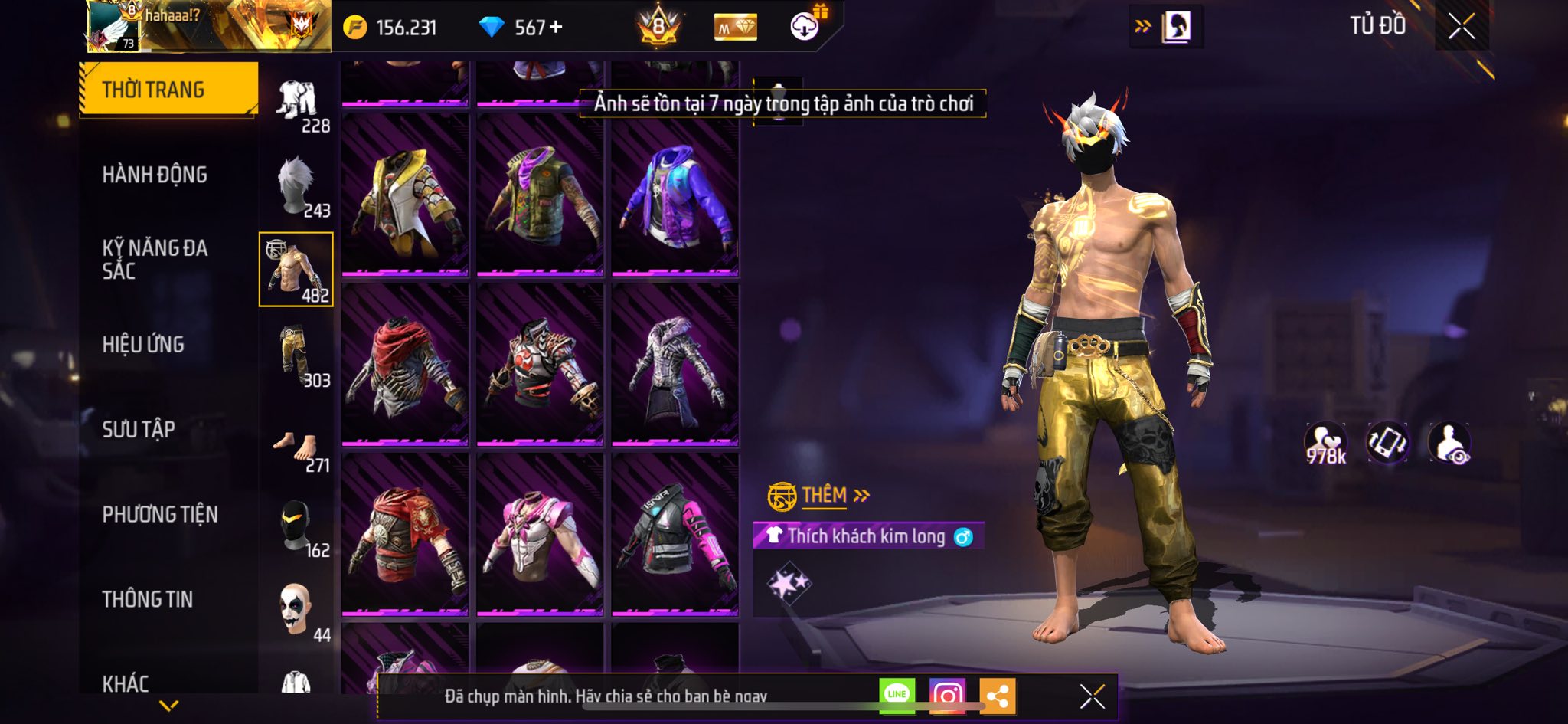Image resolution: width=1568 pixels, height=724 pixels.
Task: Dismiss the screenshot share bar
Action: click(1092, 696)
